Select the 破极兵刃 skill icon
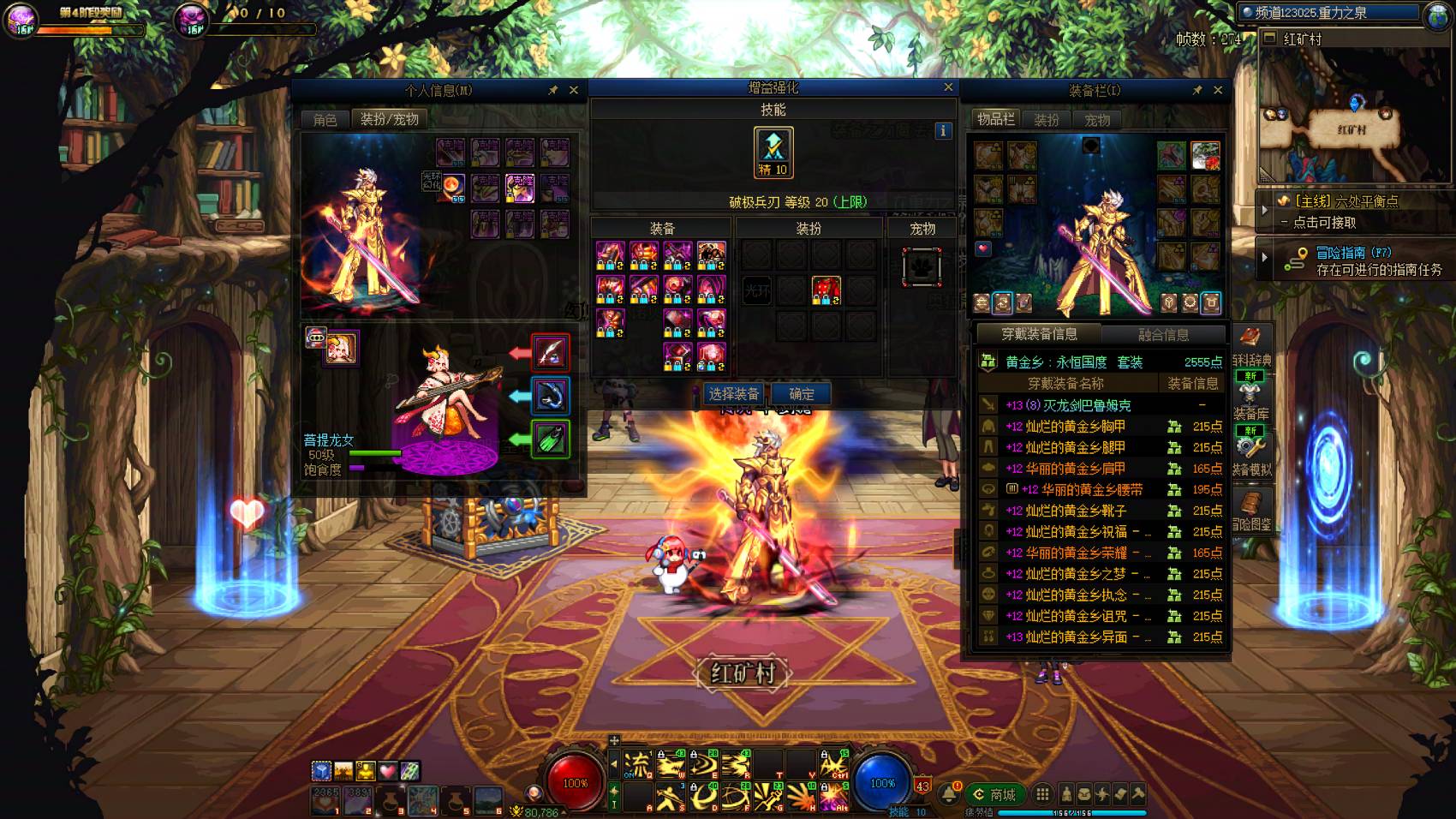The height and width of the screenshot is (819, 1456). tap(773, 152)
